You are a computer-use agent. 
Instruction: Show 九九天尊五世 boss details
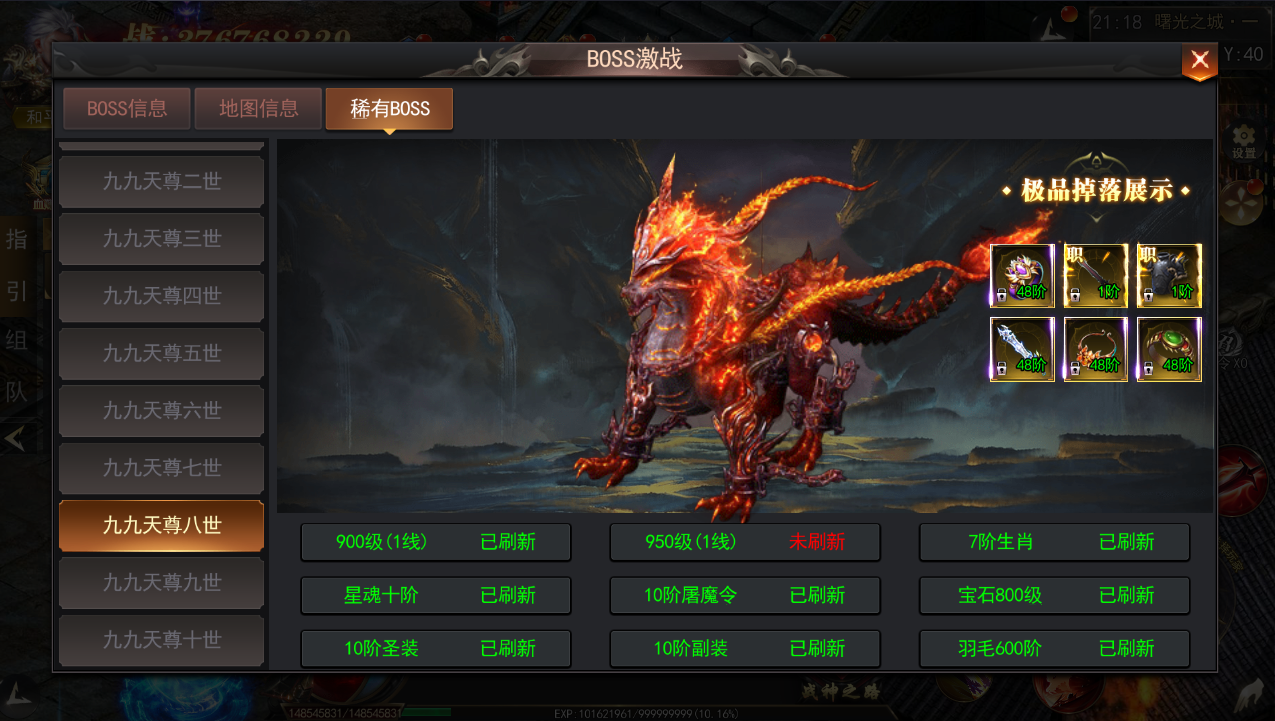click(x=162, y=353)
